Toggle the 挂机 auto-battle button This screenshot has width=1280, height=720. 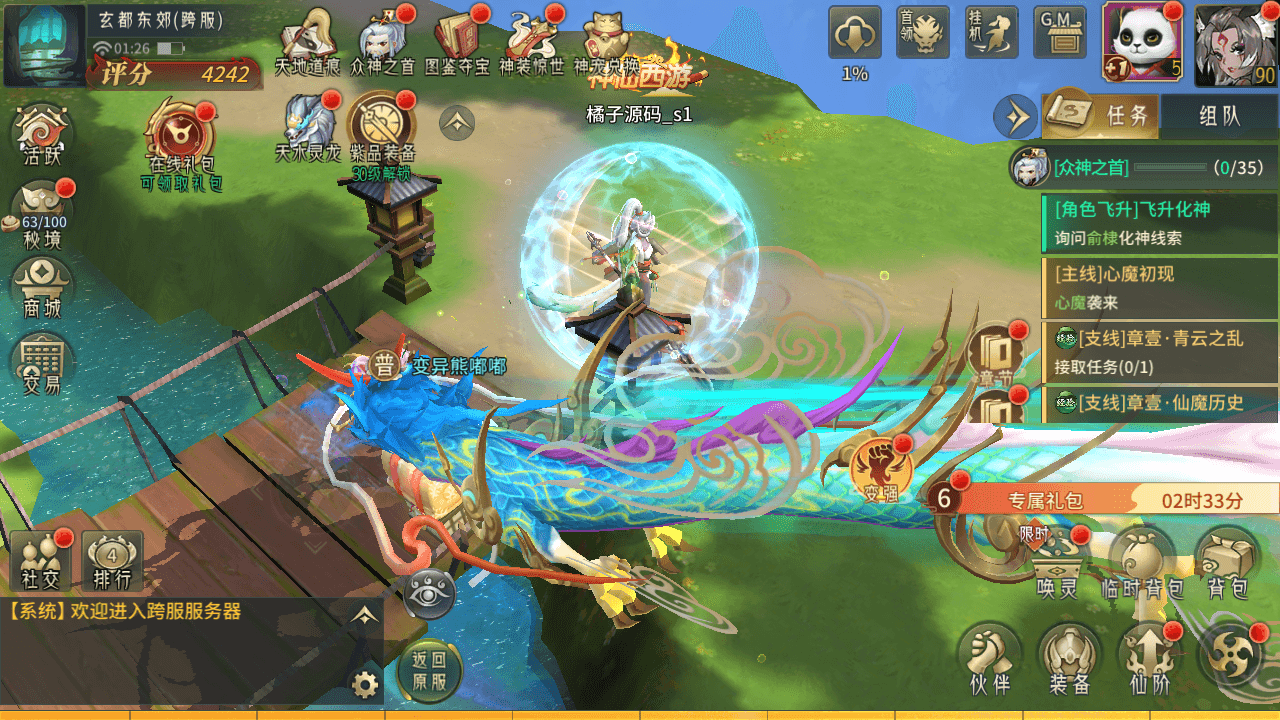[x=991, y=33]
